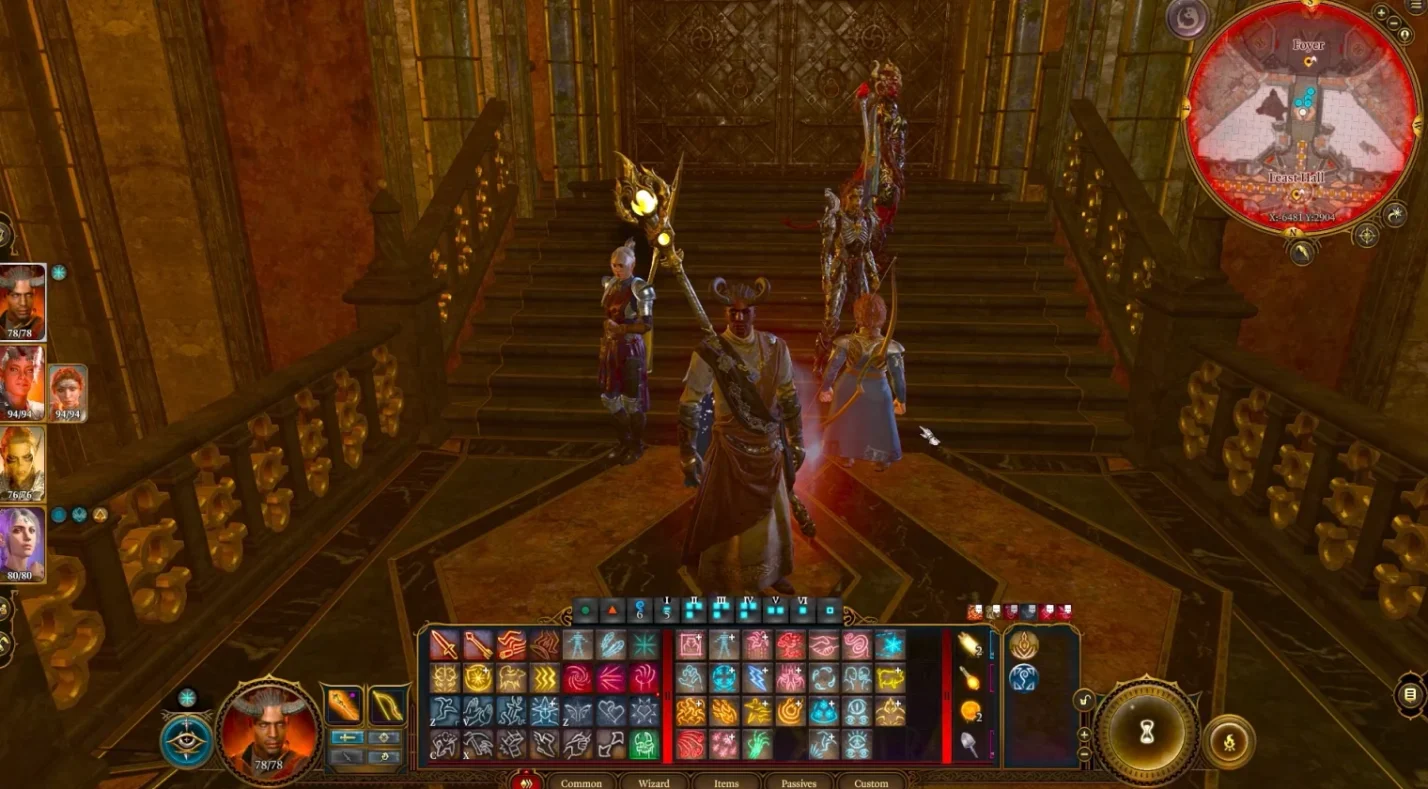Open the map by clicking the minimap

[x=1301, y=120]
